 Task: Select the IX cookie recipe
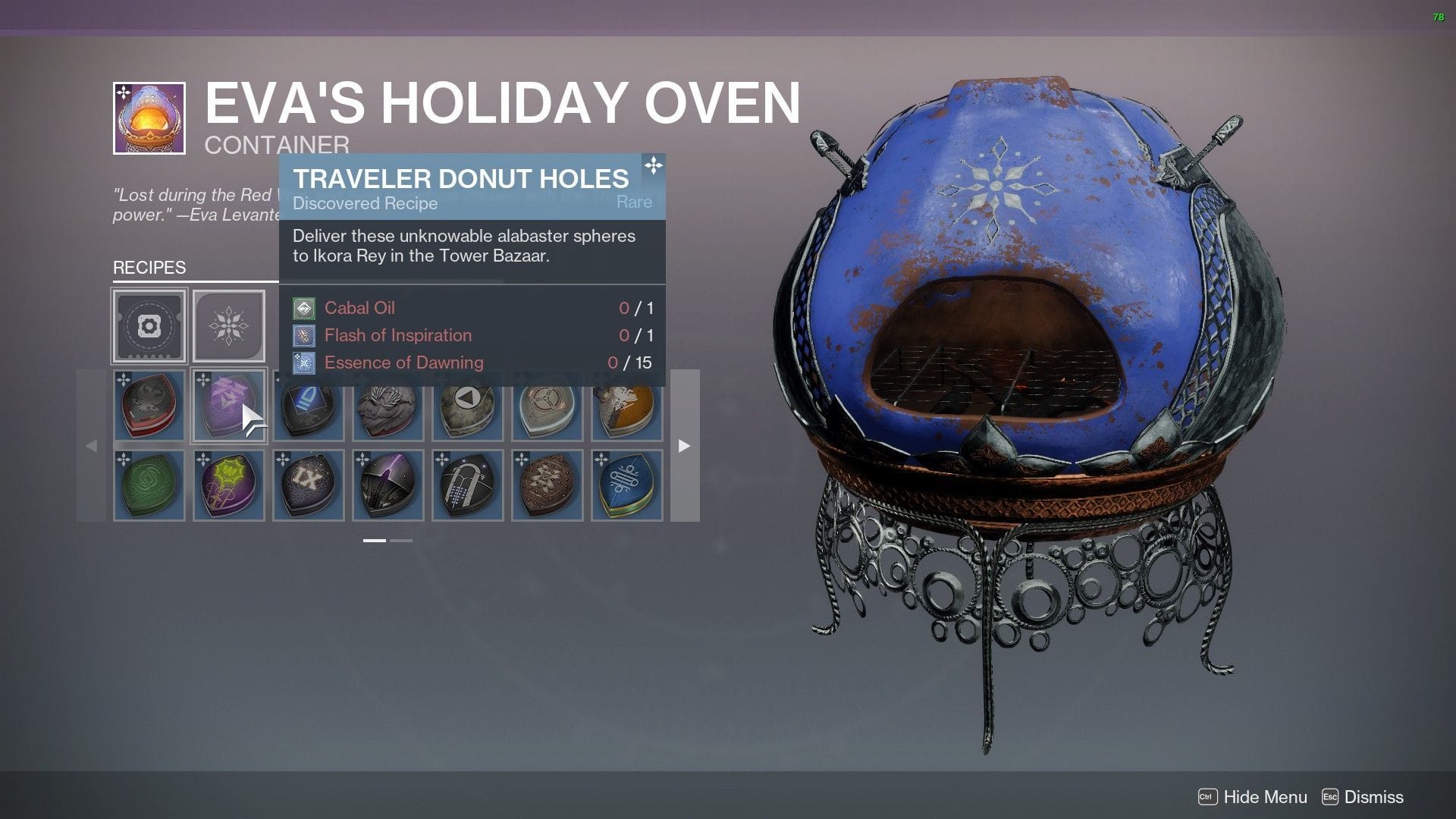pyautogui.click(x=308, y=483)
